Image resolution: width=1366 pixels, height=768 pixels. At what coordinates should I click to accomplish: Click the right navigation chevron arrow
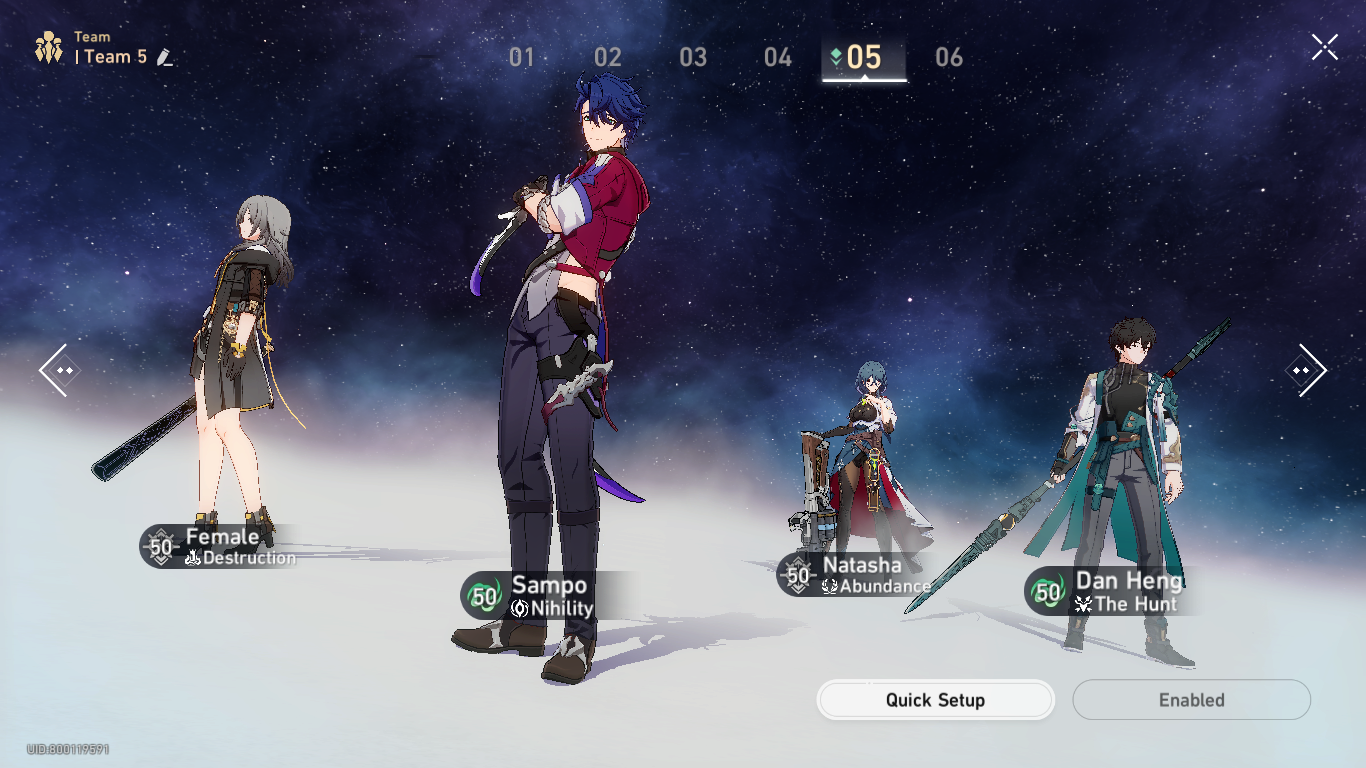[1309, 370]
